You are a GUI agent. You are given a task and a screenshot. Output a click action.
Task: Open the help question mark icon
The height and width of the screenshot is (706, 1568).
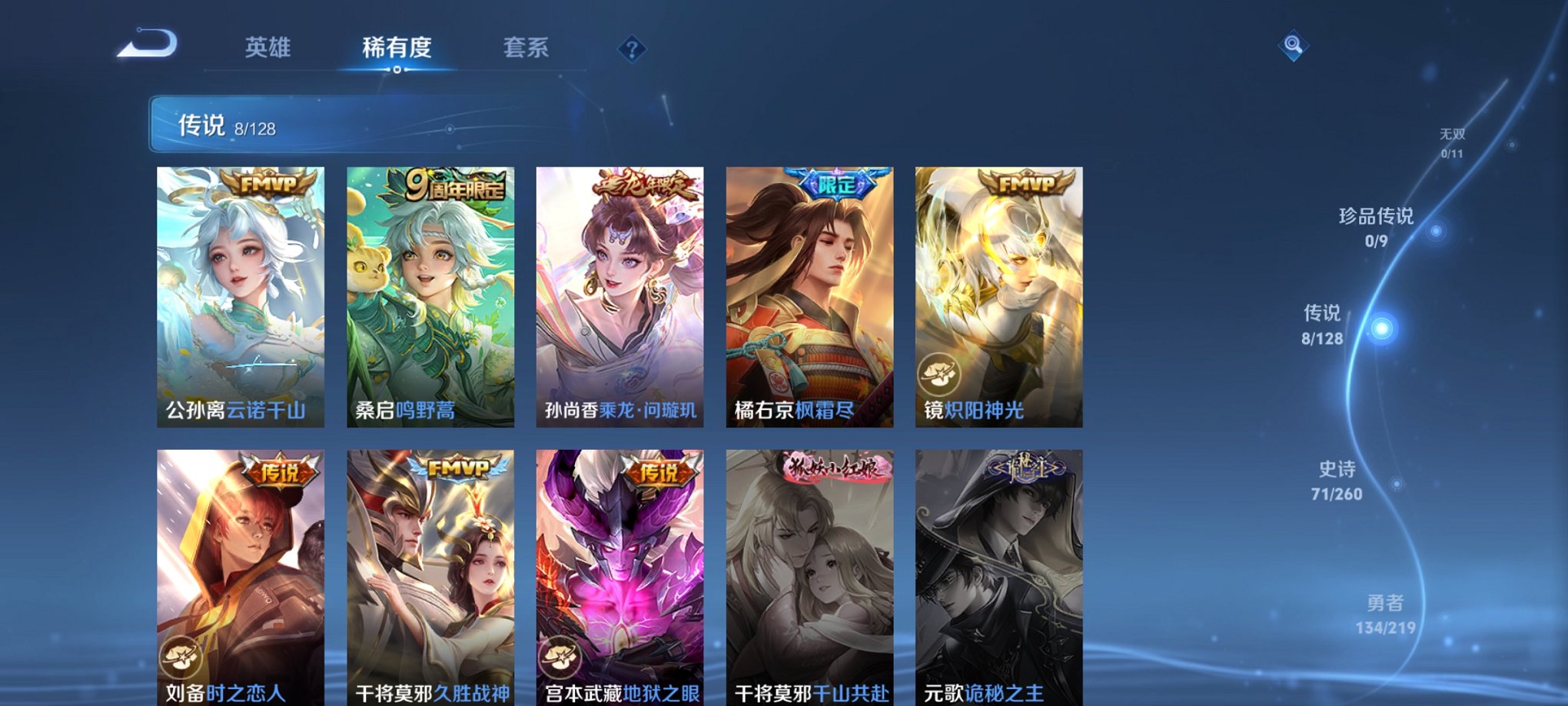632,49
